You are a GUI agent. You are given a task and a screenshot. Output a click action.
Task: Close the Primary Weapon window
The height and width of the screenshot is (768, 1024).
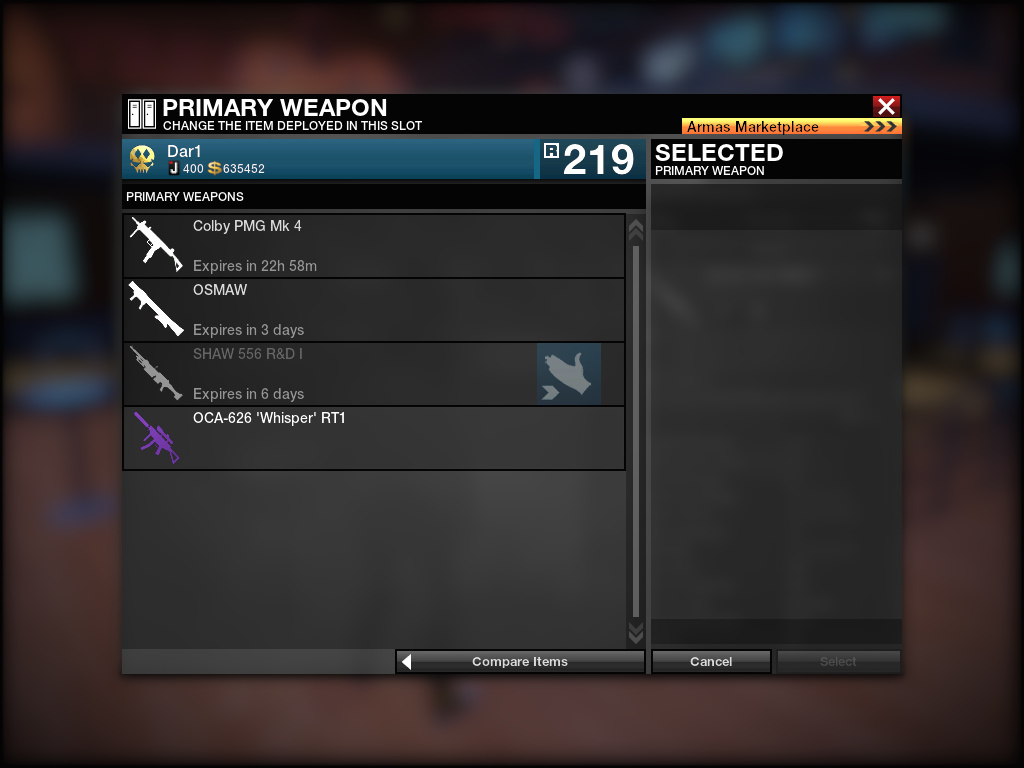[886, 107]
